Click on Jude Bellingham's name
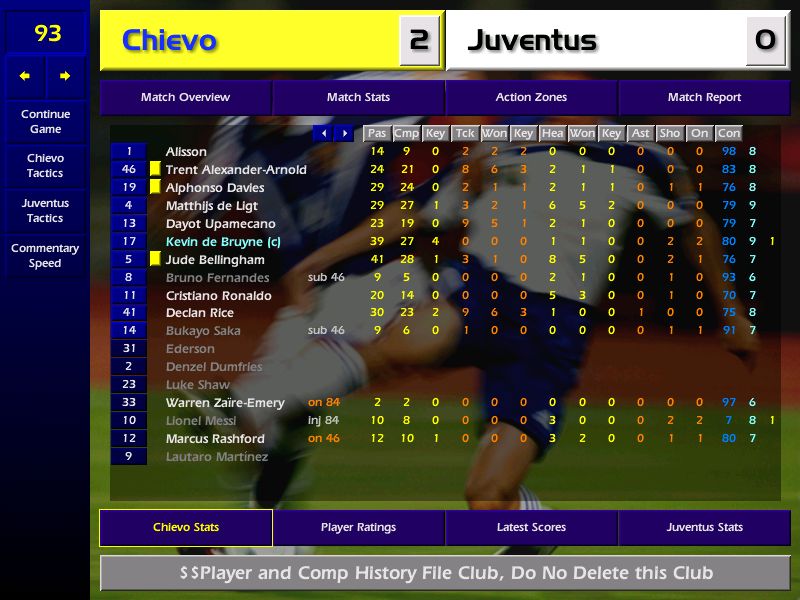This screenshot has height=600, width=800. click(x=214, y=260)
